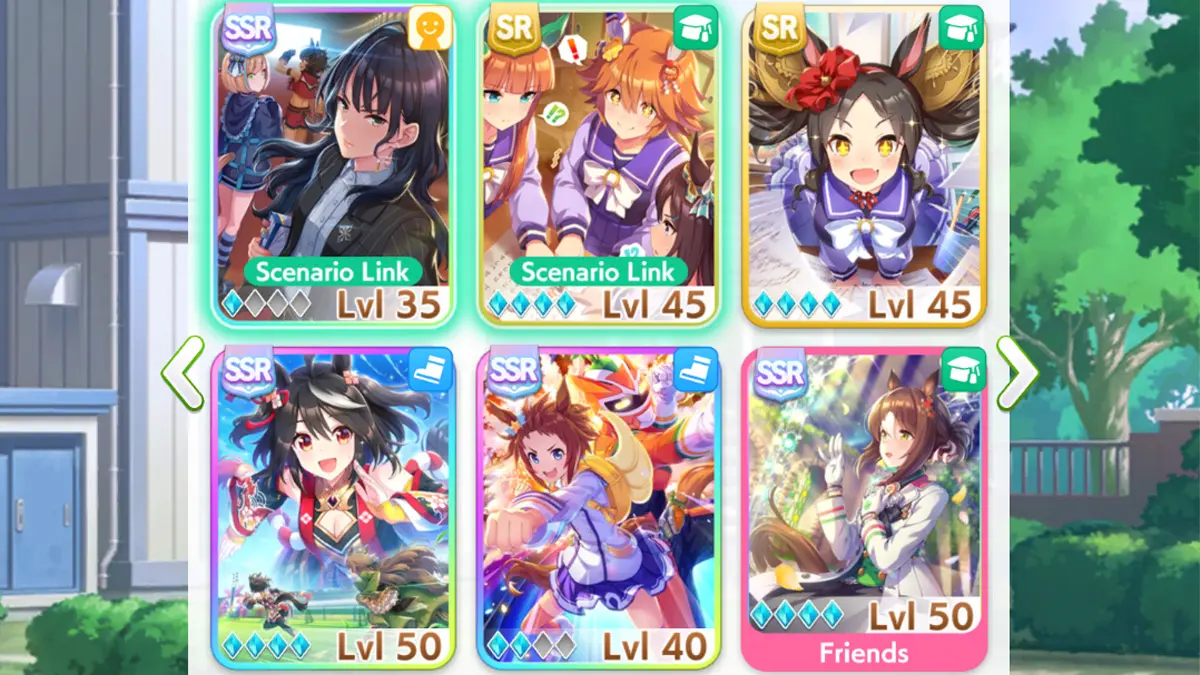
Task: Select the SSR Lvl 35 support card
Action: tap(334, 165)
